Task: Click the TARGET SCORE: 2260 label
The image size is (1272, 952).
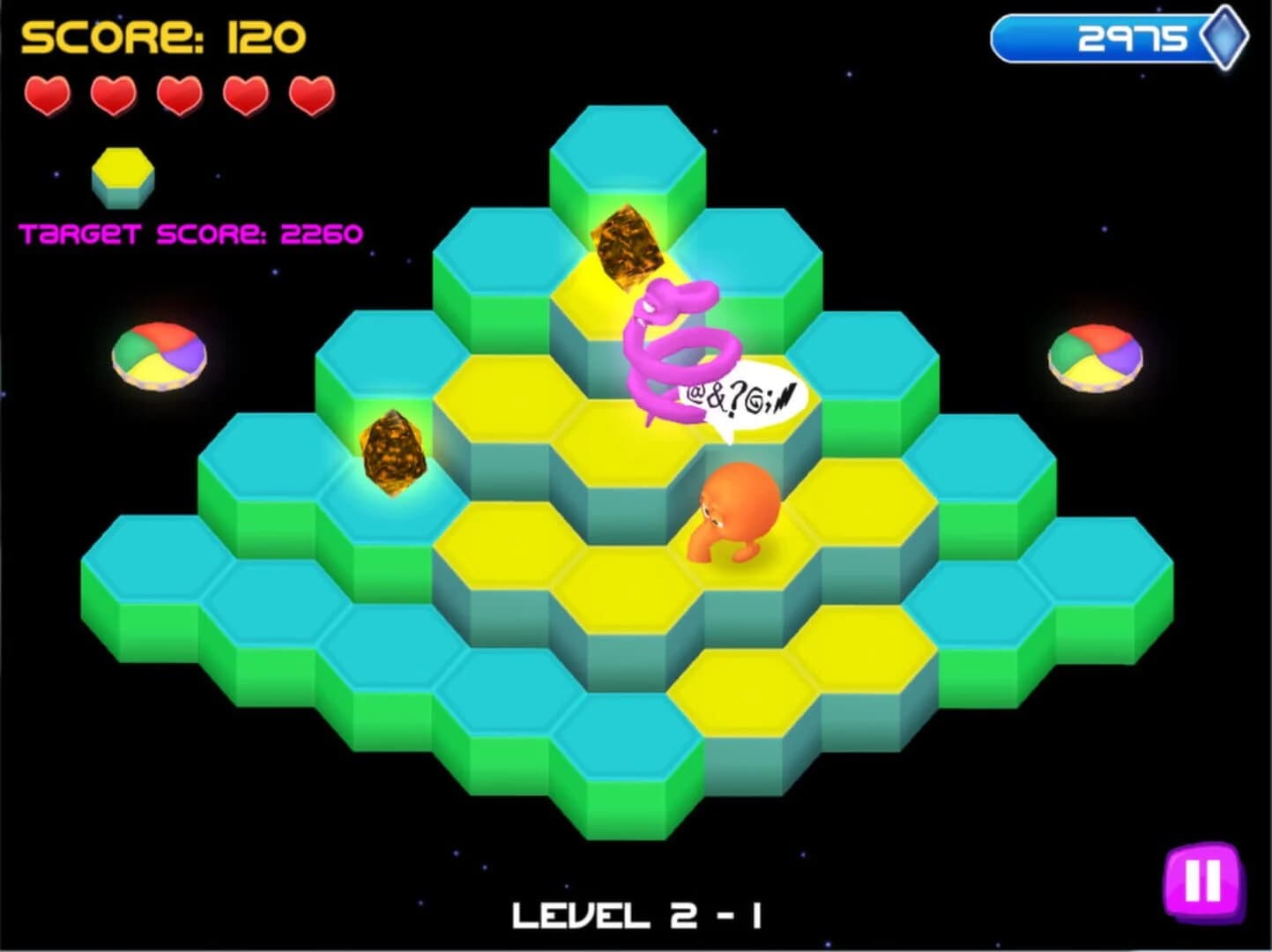Action: click(x=192, y=232)
